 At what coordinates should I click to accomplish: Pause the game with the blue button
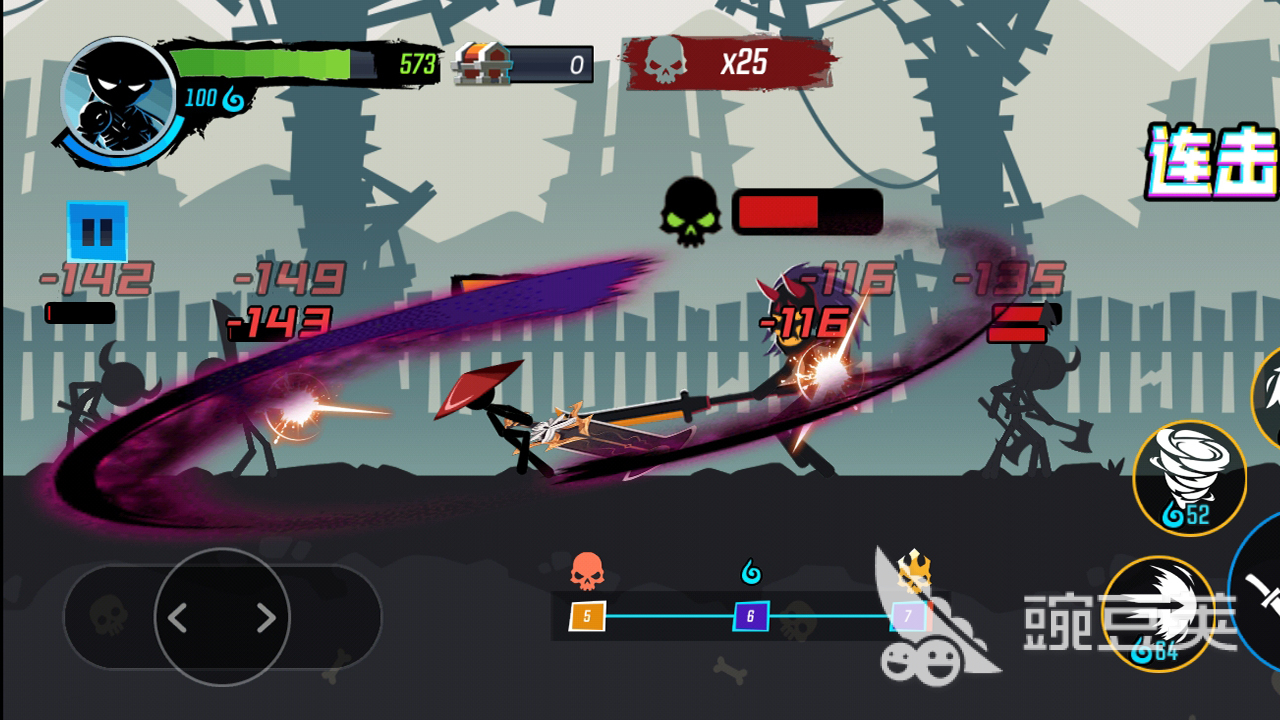[97, 232]
